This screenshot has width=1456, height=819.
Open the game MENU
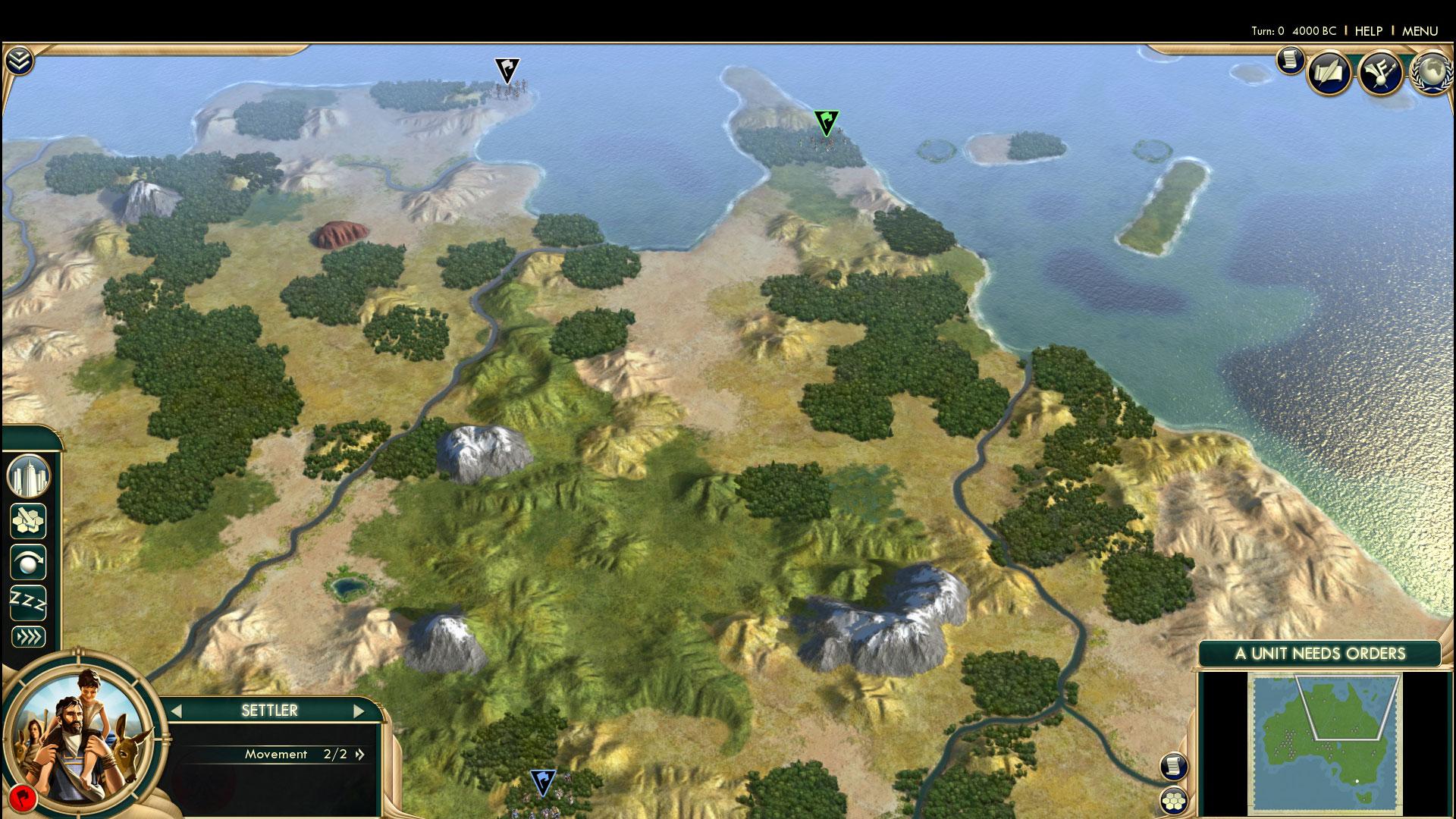coord(1420,31)
